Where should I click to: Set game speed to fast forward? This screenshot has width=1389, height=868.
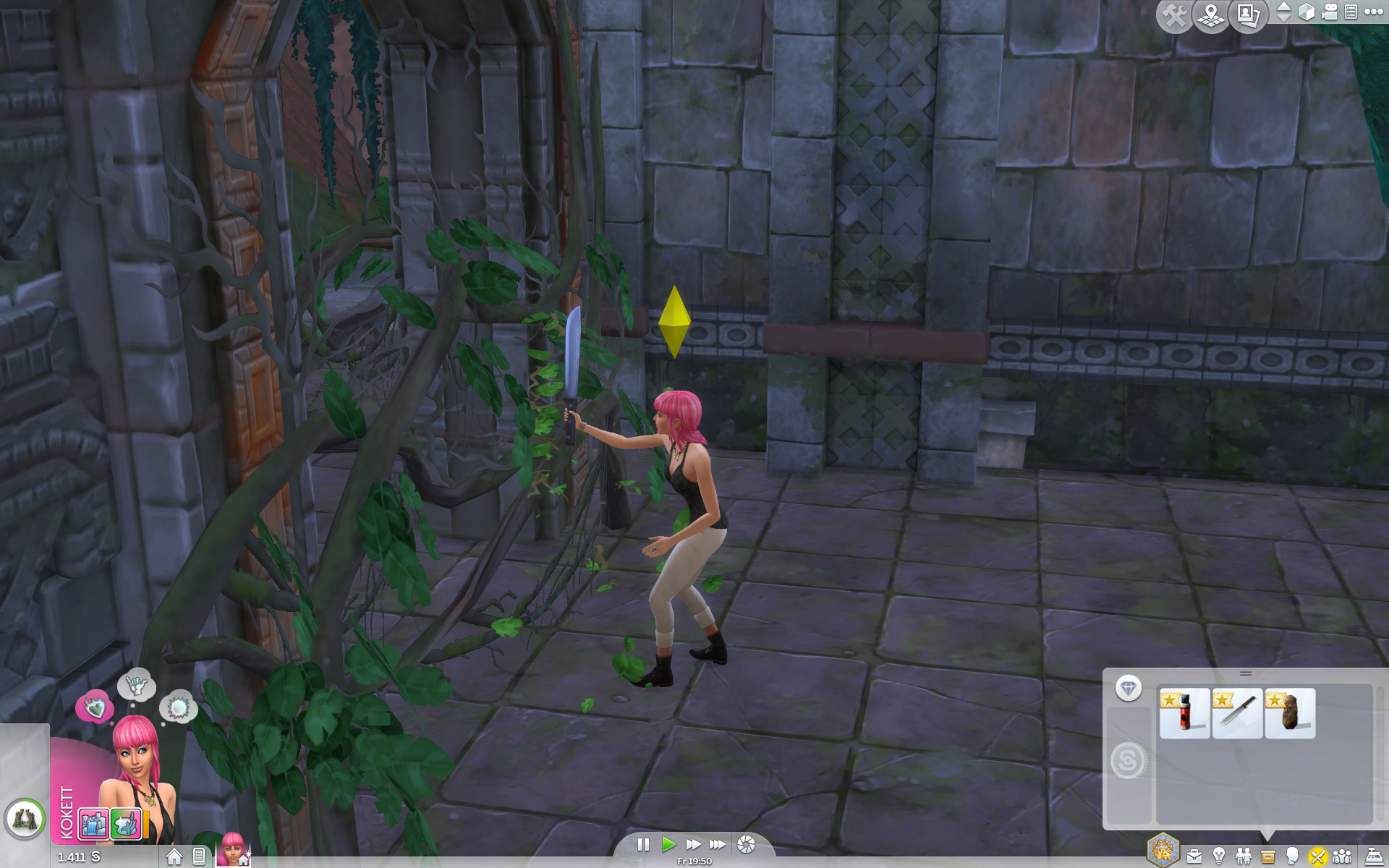coord(693,844)
